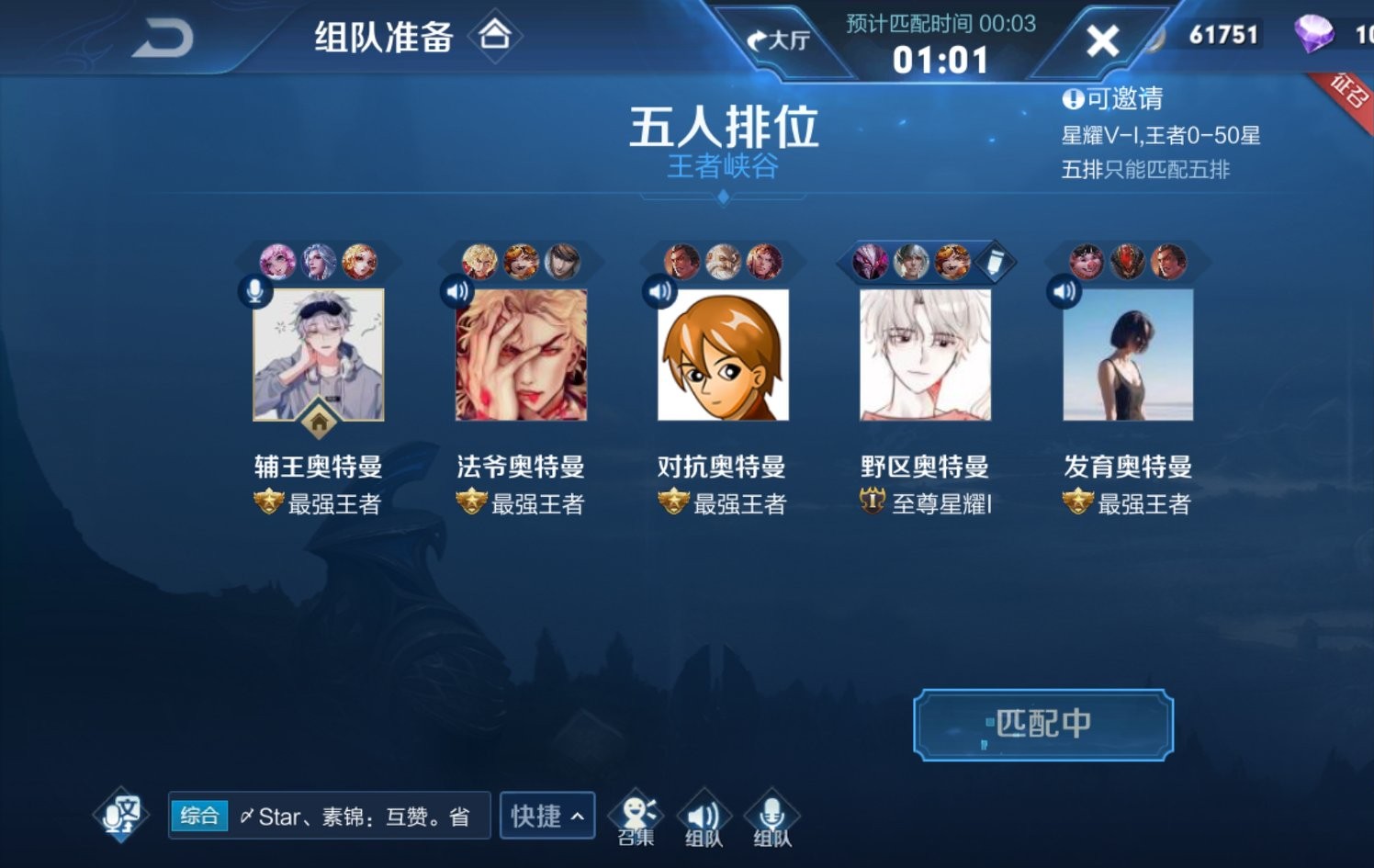Viewport: 1374px width, 868px height.
Task: Click the 可邀请 invite info link
Action: [x=1115, y=99]
